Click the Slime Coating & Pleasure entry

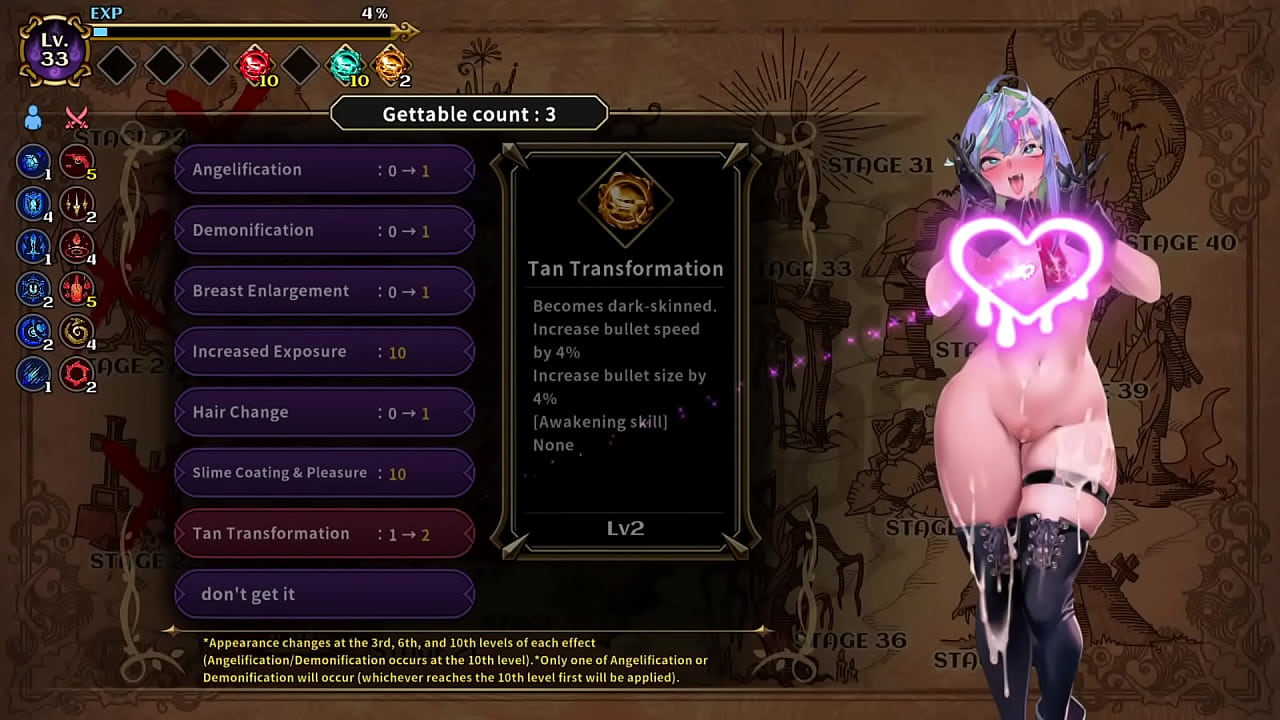pos(324,473)
